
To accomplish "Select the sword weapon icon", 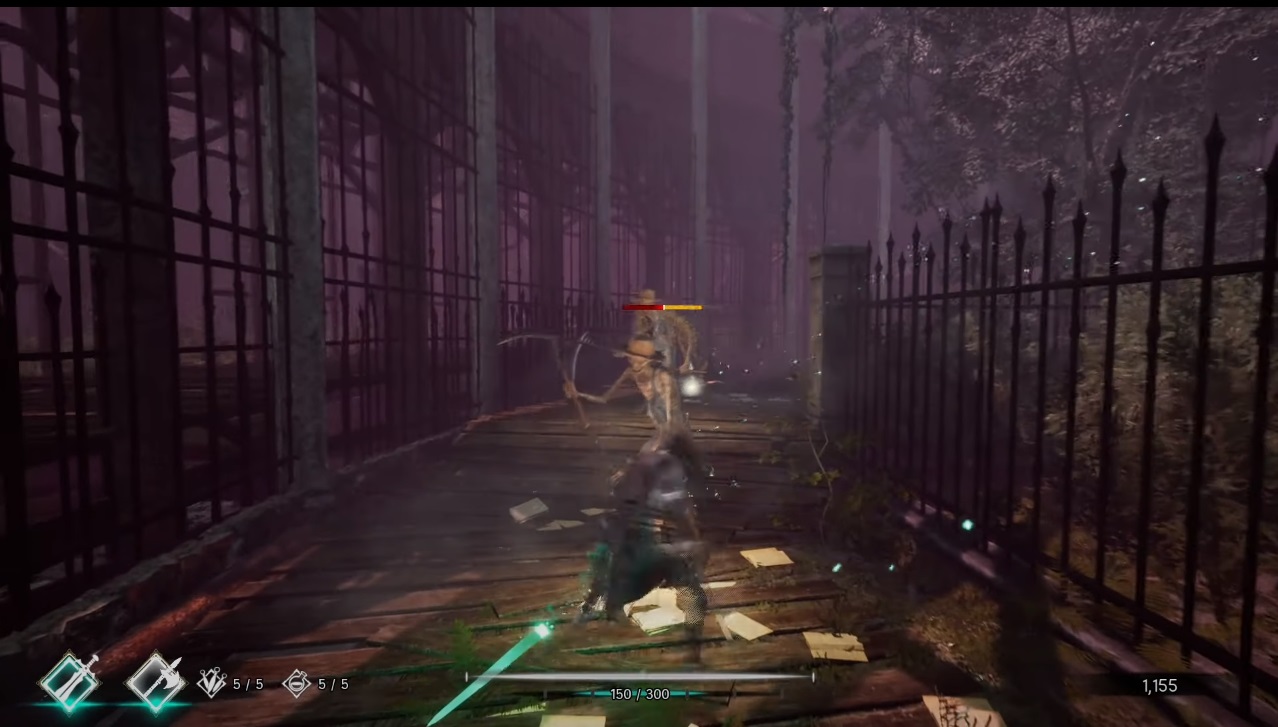I will click(x=70, y=682).
